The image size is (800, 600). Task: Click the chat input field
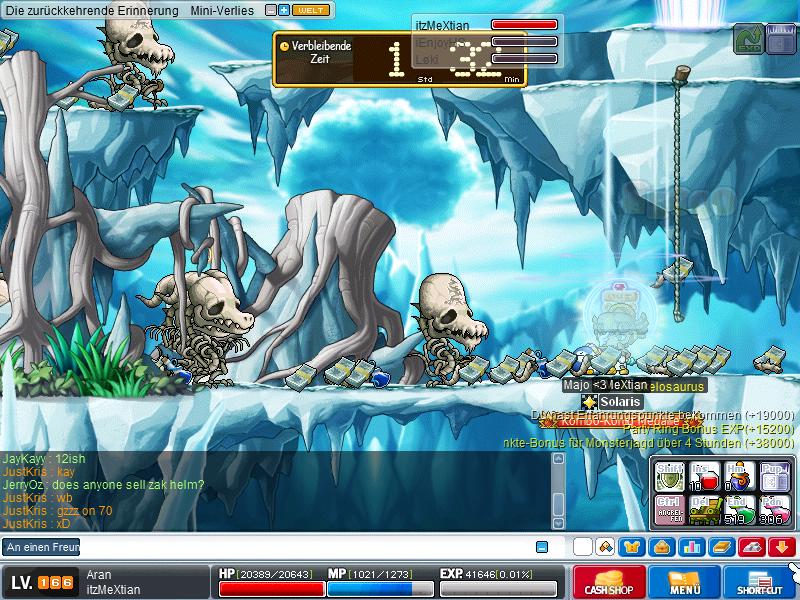(300, 547)
